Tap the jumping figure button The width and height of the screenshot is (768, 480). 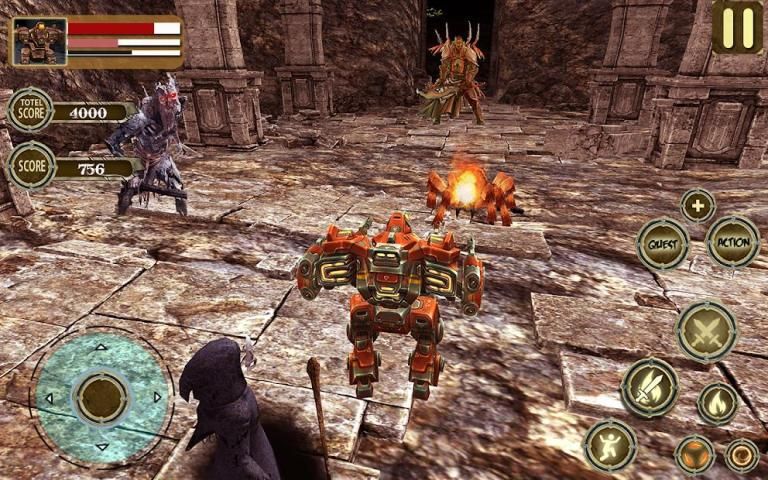(610, 444)
